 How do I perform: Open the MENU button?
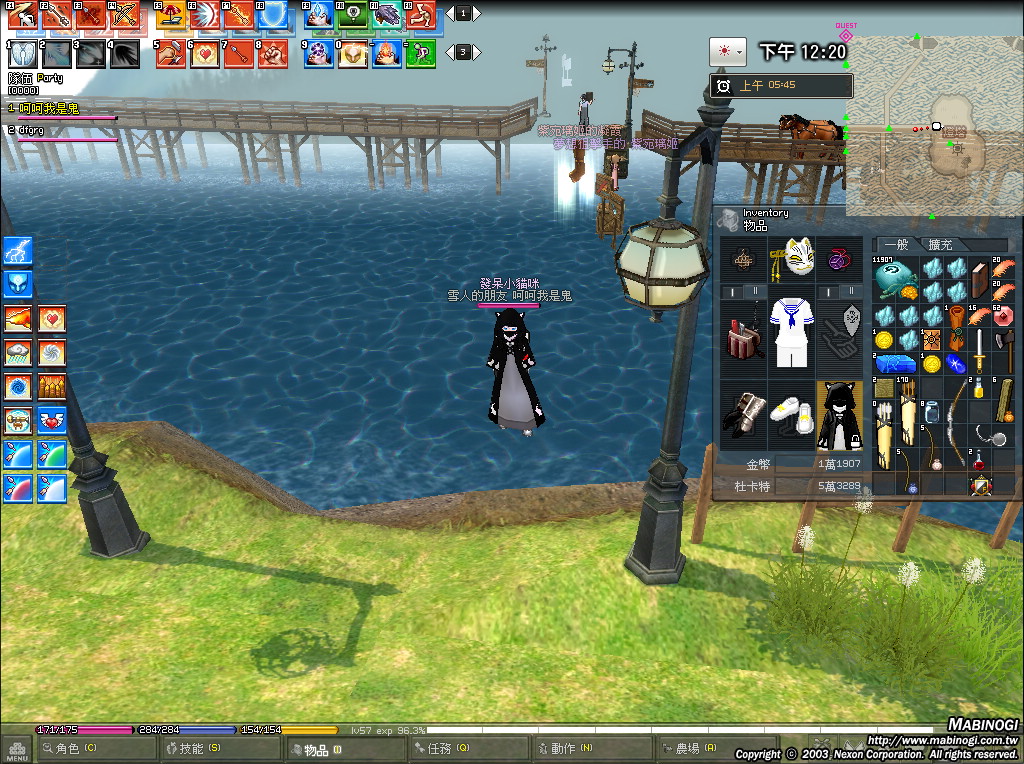coord(17,749)
